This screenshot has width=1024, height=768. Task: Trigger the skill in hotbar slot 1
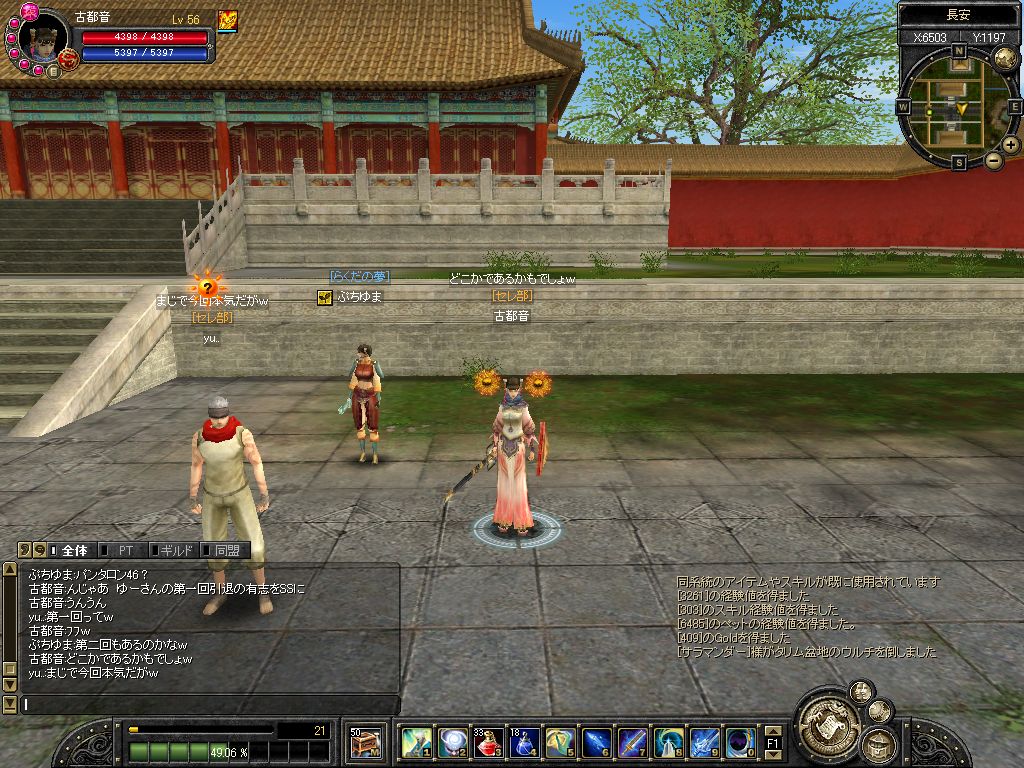pyautogui.click(x=417, y=743)
